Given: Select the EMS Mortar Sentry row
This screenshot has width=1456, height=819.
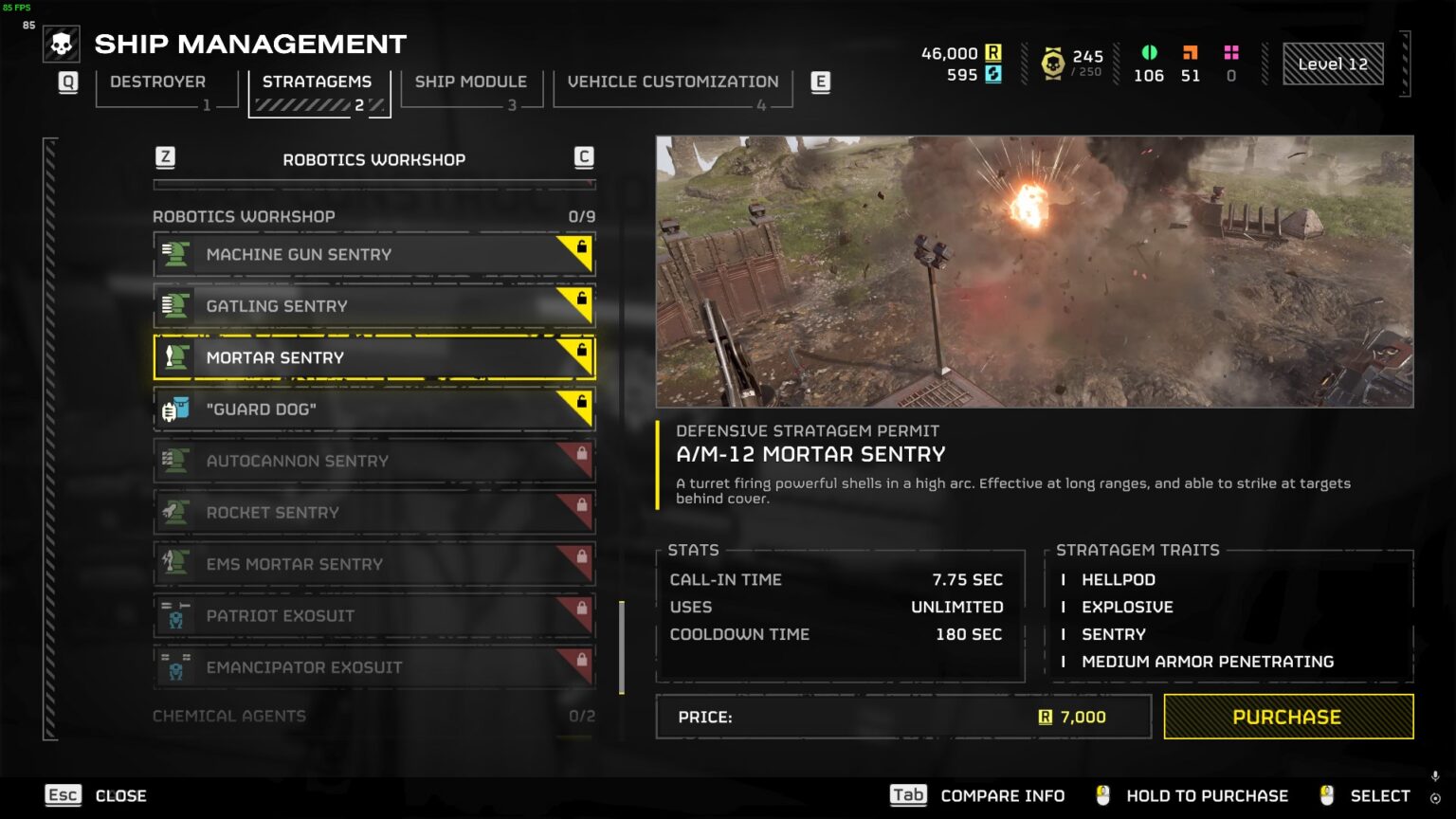Looking at the screenshot, I should [x=373, y=564].
